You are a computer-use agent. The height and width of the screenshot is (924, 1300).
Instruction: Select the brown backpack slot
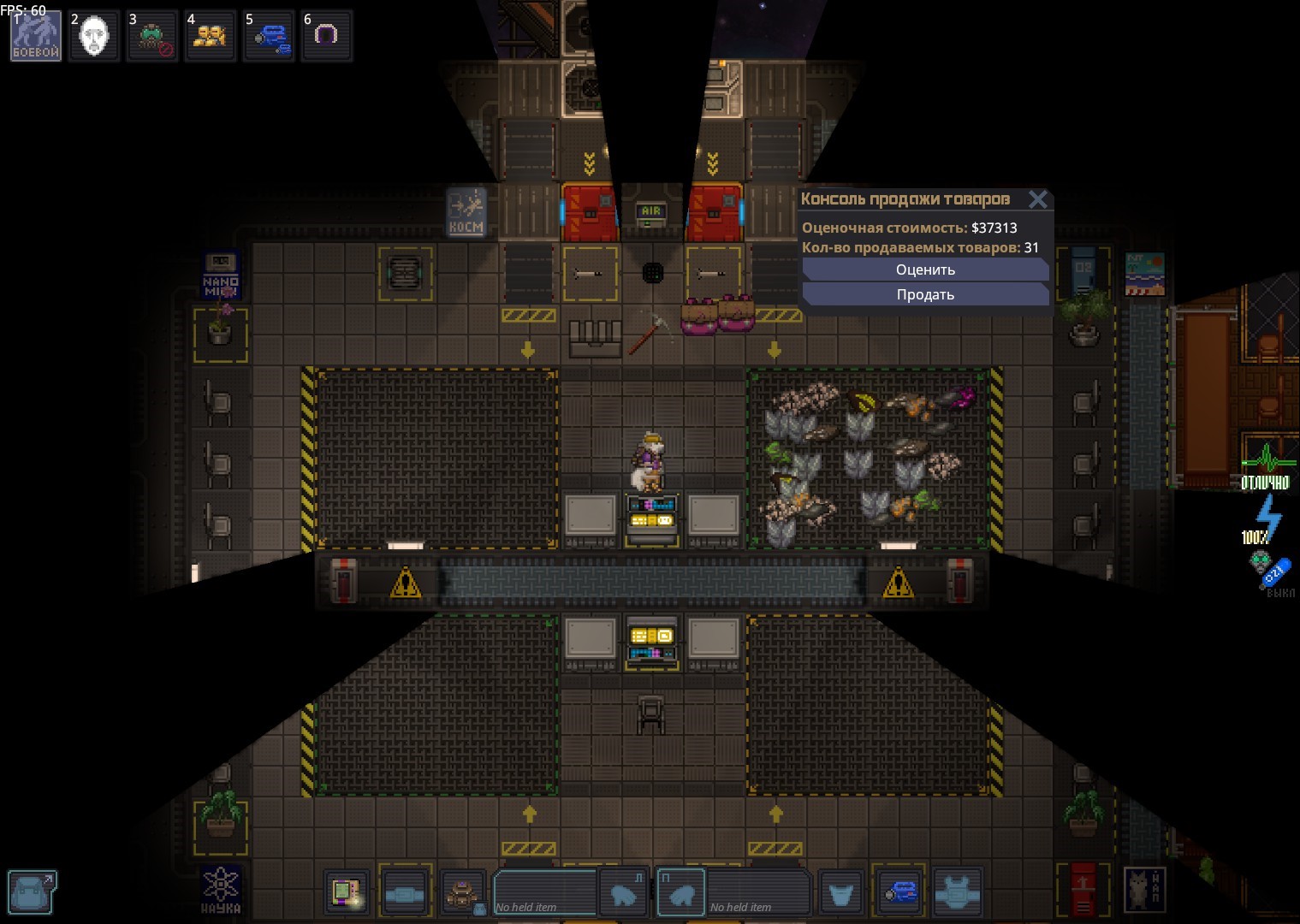(463, 894)
